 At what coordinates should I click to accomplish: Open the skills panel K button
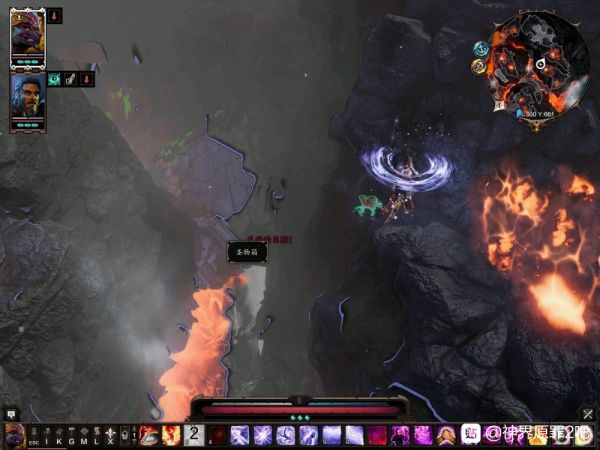click(59, 436)
